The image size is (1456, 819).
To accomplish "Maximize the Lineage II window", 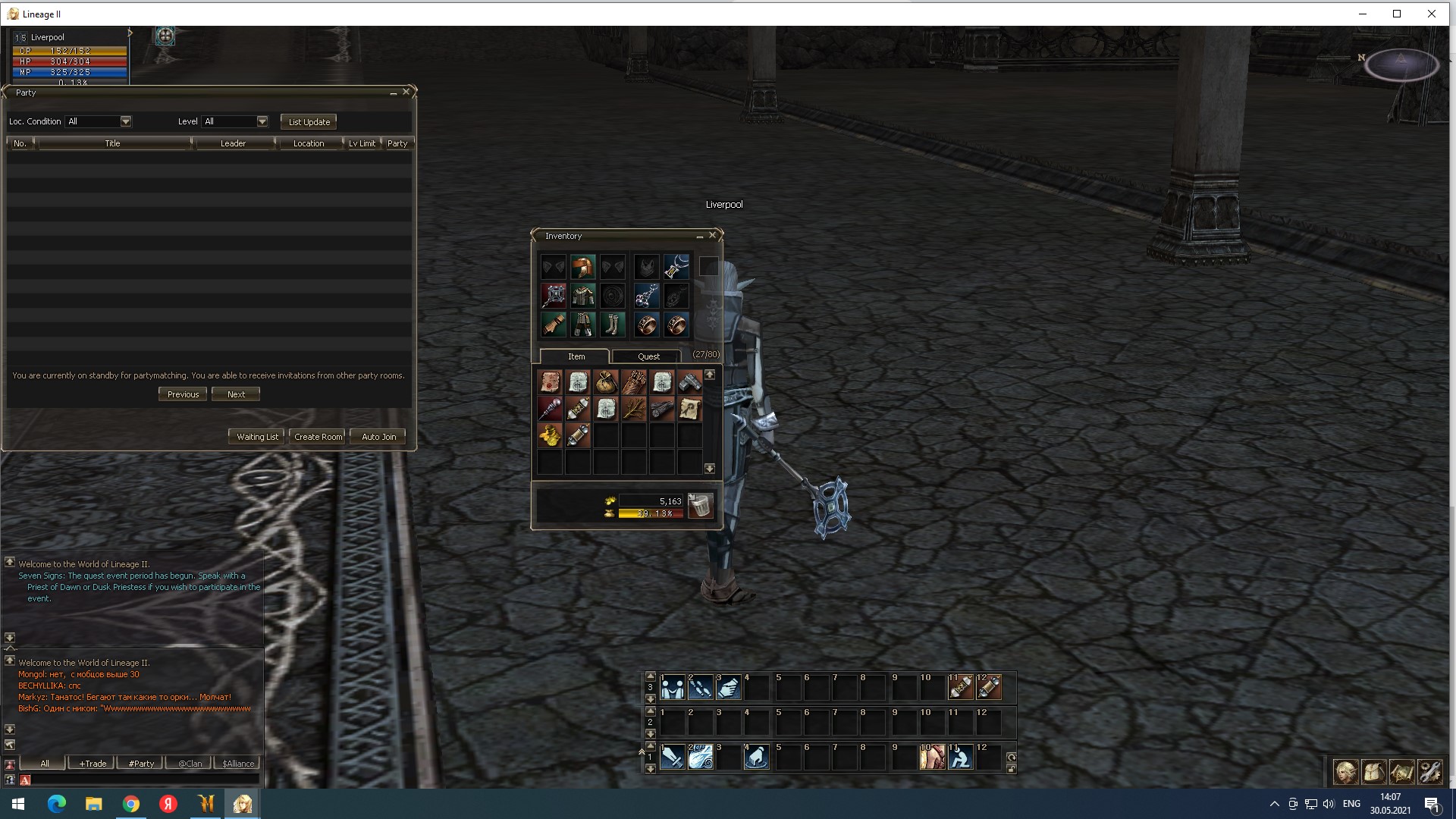I will coord(1397,14).
